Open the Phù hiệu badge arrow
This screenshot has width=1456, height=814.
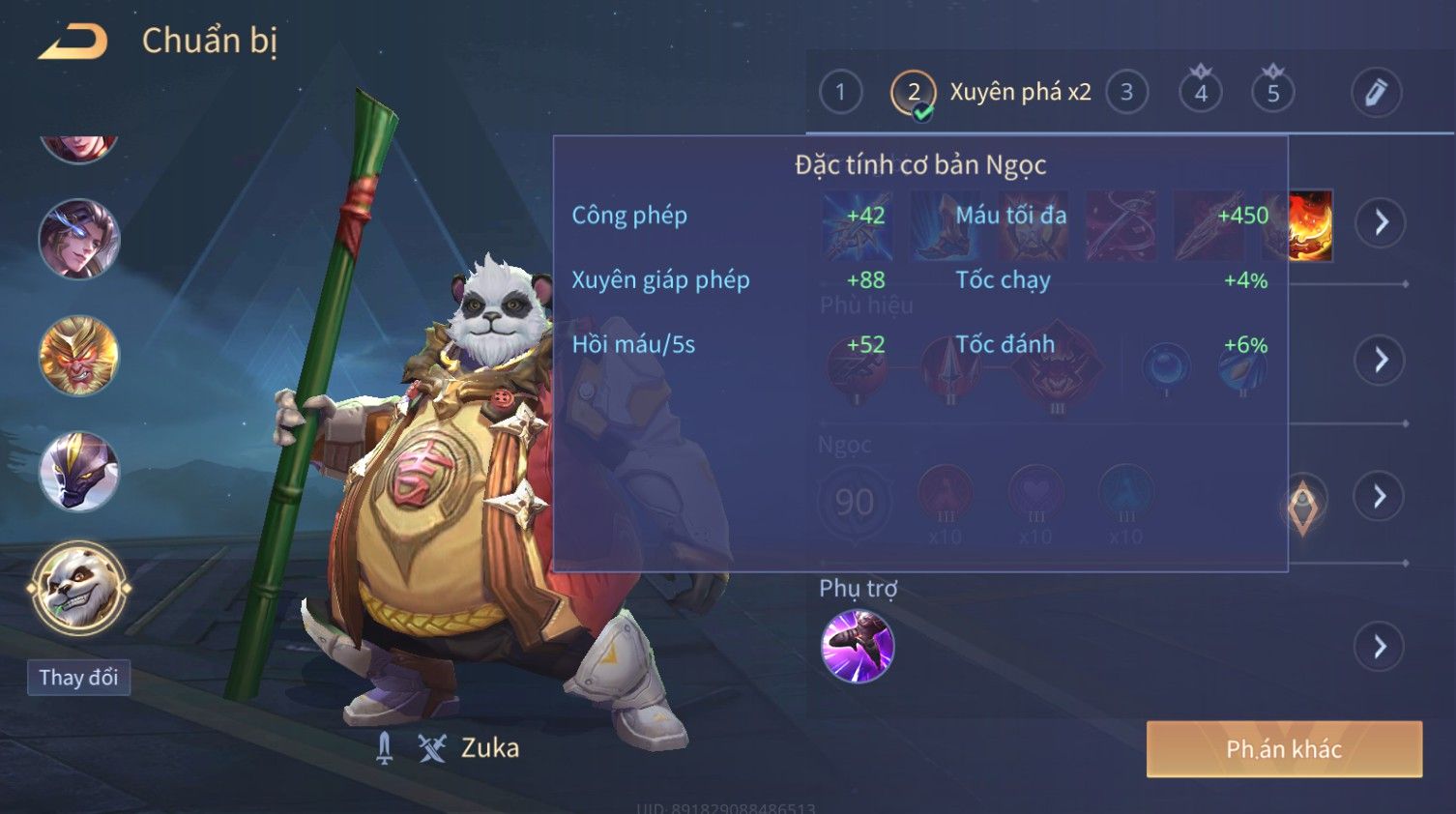pos(1381,360)
